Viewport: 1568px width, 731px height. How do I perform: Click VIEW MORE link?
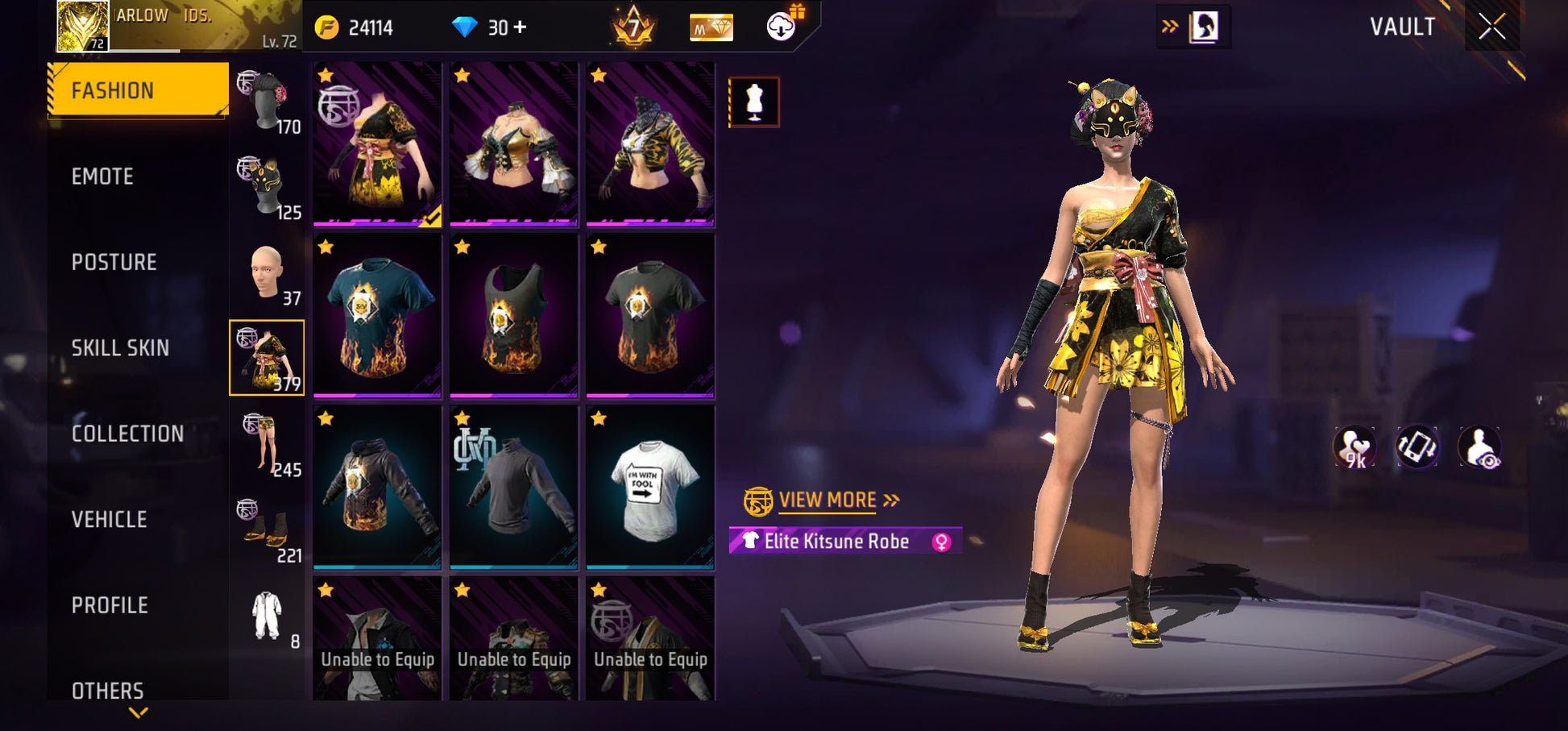point(828,500)
